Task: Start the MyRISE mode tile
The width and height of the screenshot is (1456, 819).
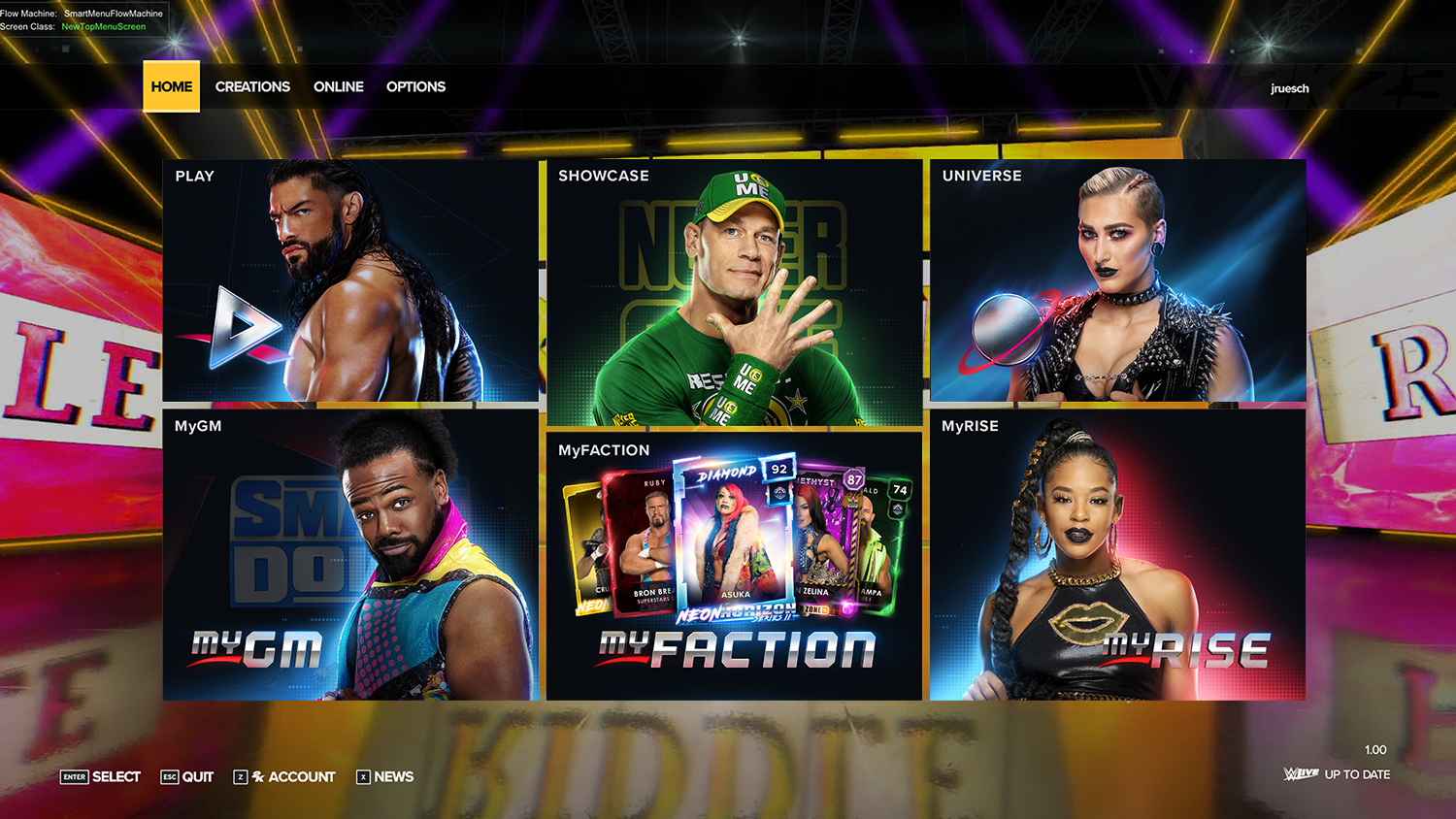Action: point(1117,555)
